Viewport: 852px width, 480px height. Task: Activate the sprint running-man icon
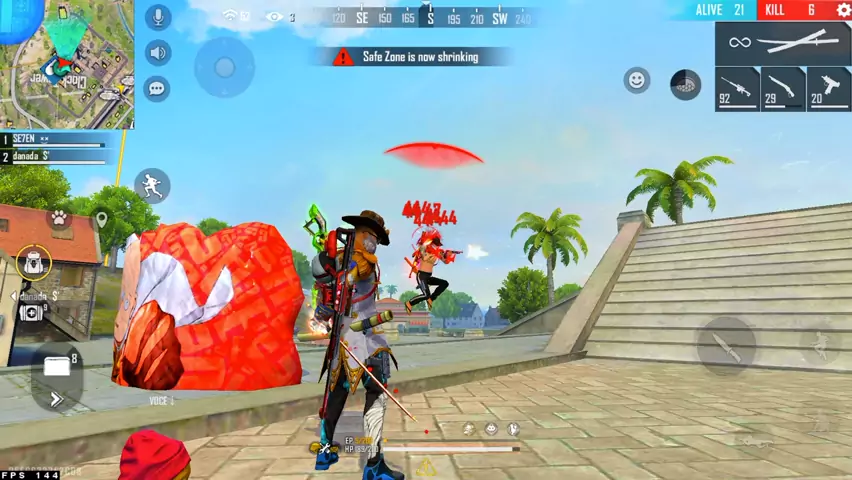[x=152, y=185]
